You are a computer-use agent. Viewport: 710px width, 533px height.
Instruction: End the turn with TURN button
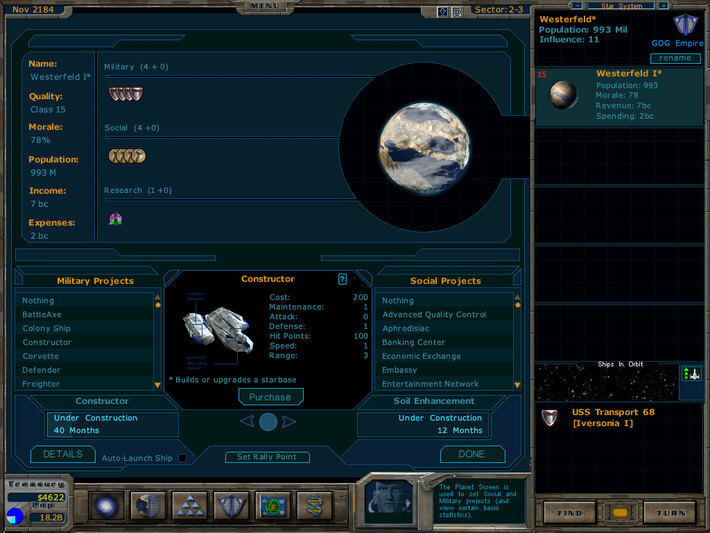pos(670,511)
